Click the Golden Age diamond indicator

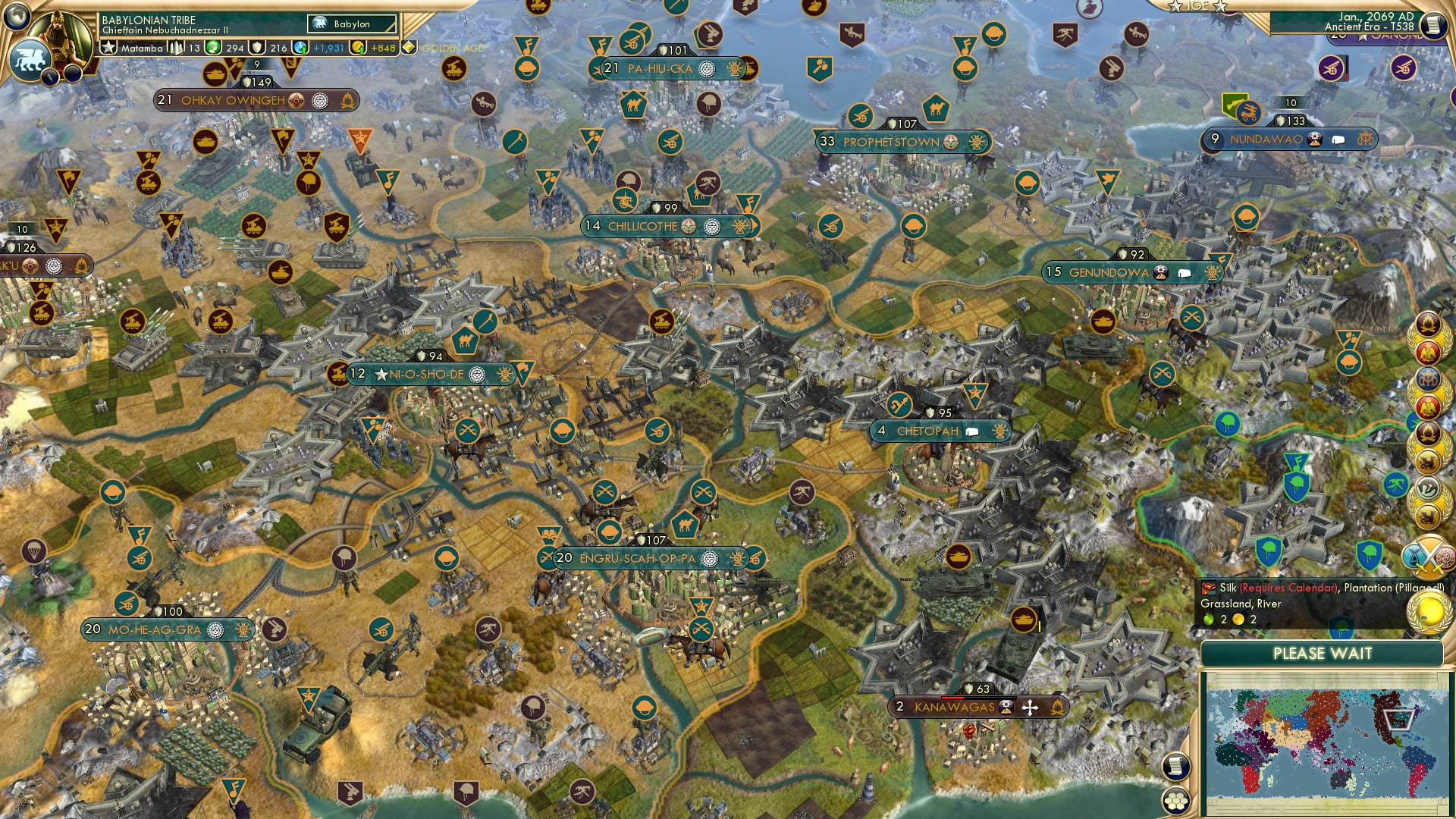(x=409, y=47)
